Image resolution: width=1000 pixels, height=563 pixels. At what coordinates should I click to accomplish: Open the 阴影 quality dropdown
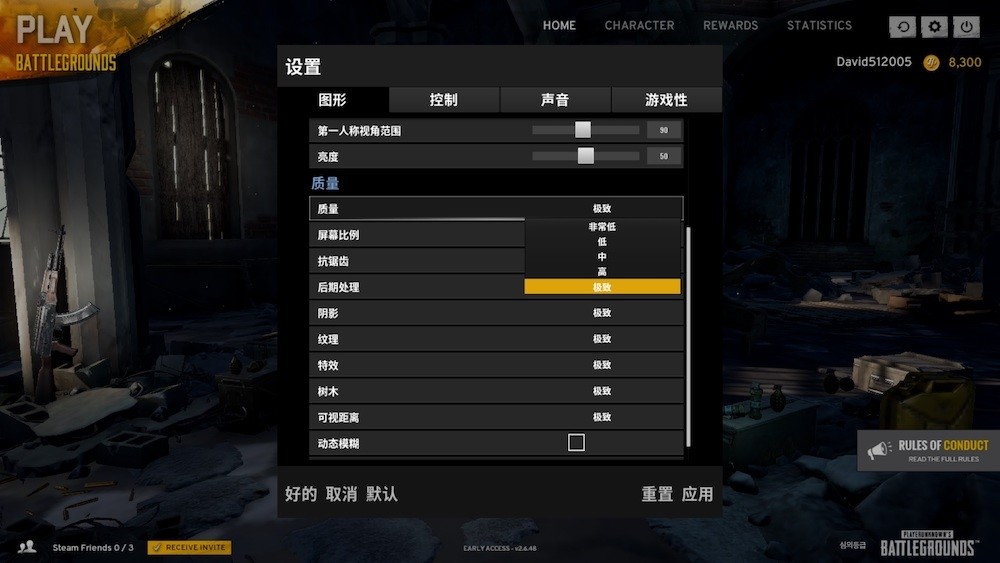601,313
